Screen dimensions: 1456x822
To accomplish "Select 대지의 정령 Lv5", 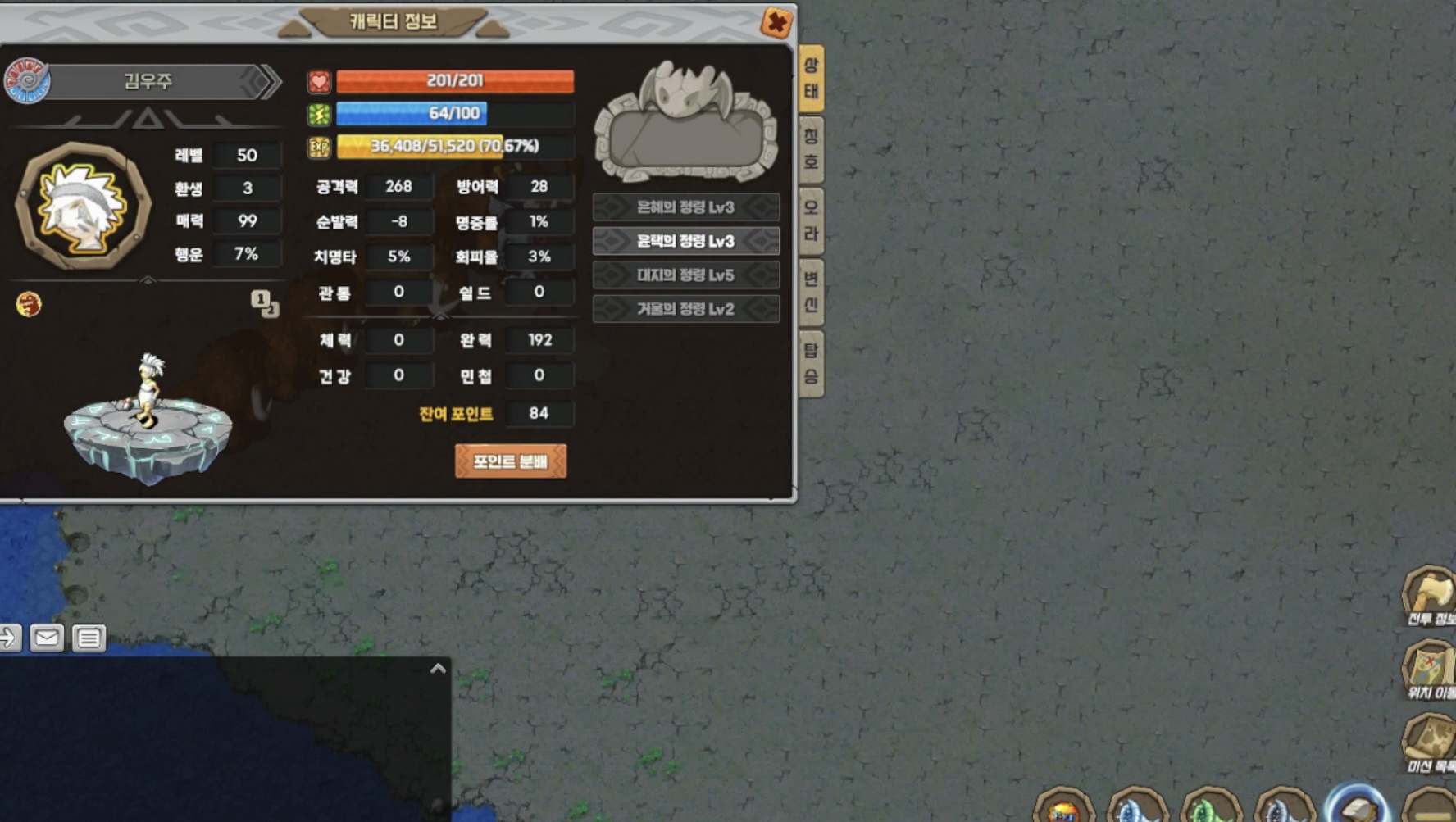I will pos(685,275).
